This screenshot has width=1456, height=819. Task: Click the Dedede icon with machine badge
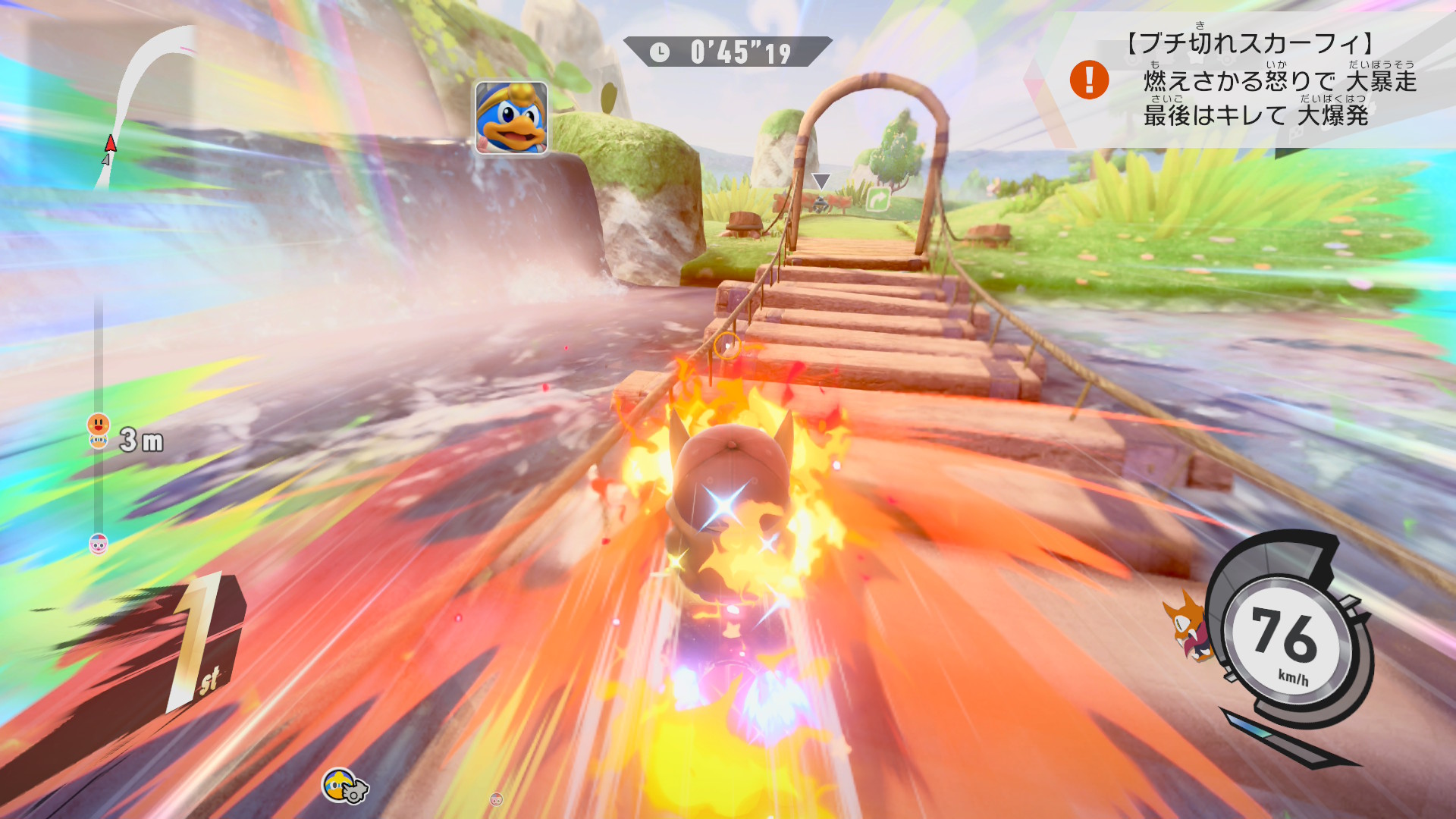[x=344, y=786]
